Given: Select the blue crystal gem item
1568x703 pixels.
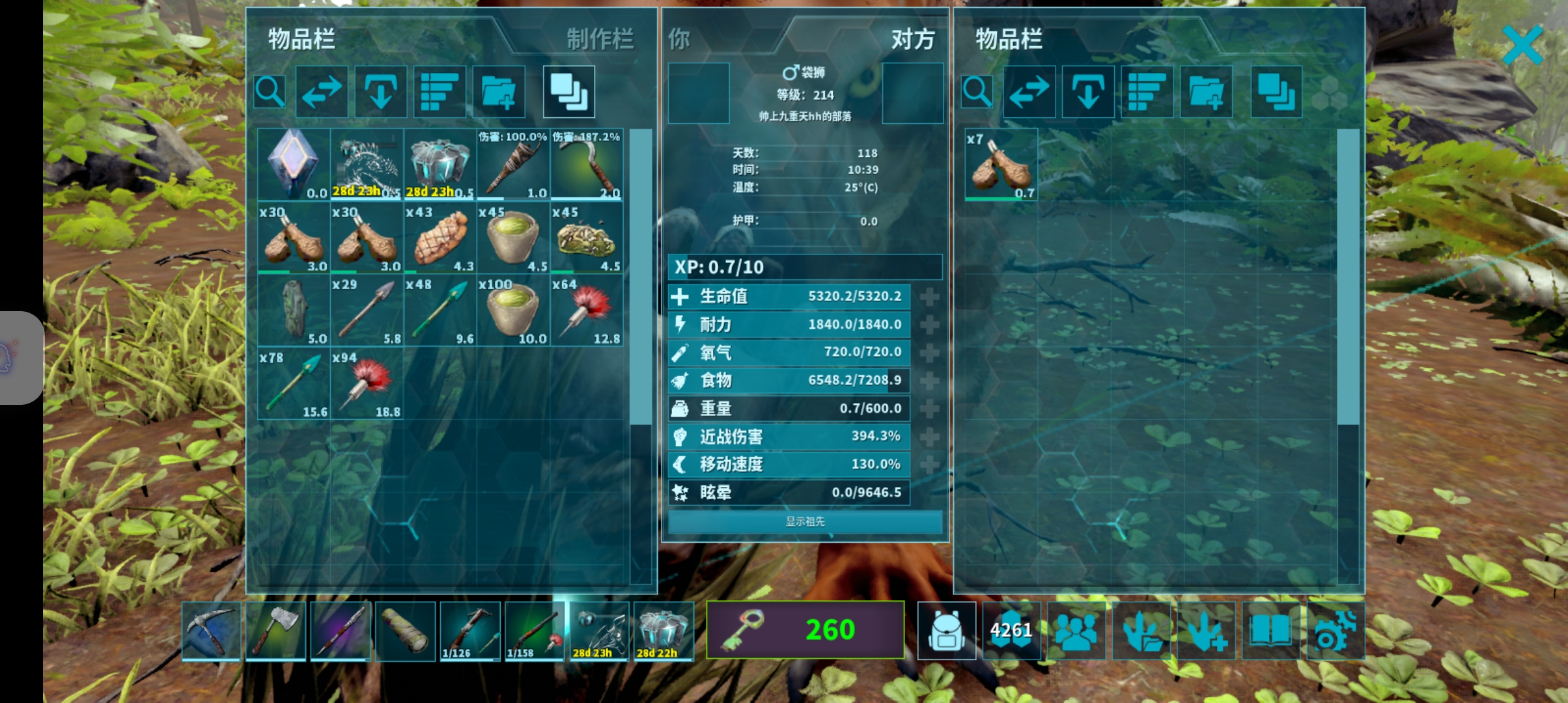Looking at the screenshot, I should (294, 164).
